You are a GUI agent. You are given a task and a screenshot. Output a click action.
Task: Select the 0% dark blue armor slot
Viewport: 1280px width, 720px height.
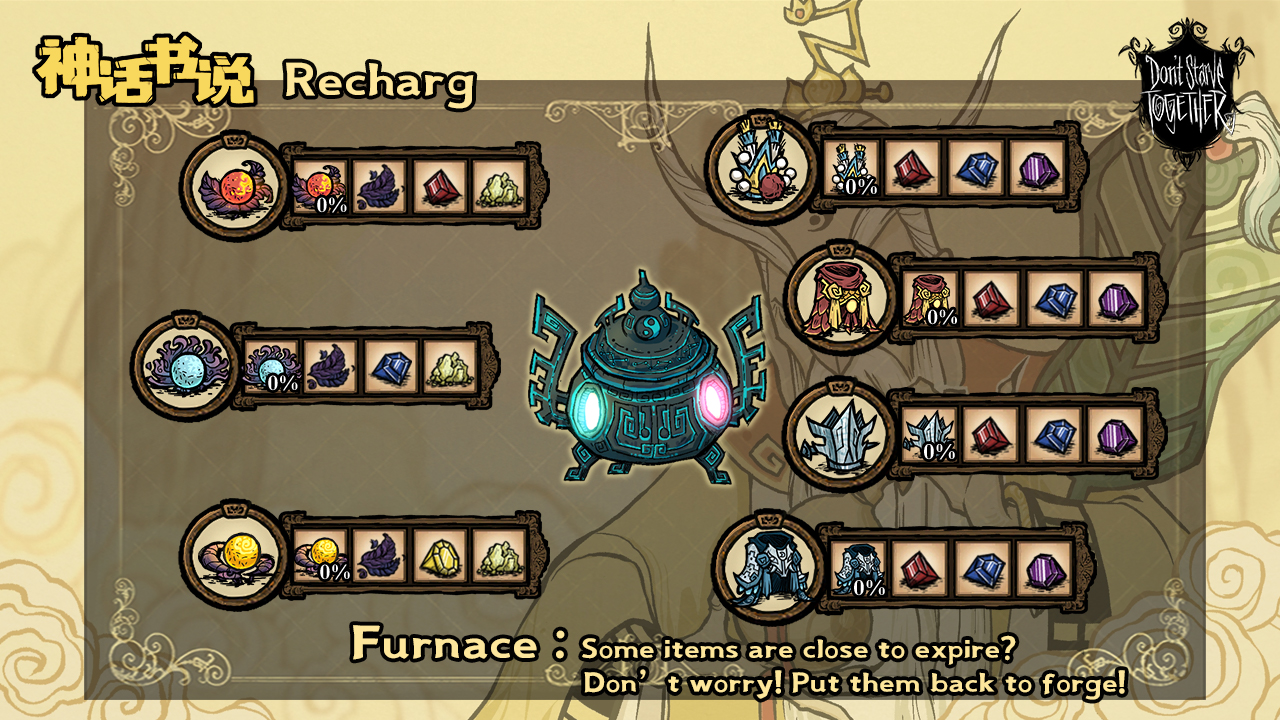(859, 569)
